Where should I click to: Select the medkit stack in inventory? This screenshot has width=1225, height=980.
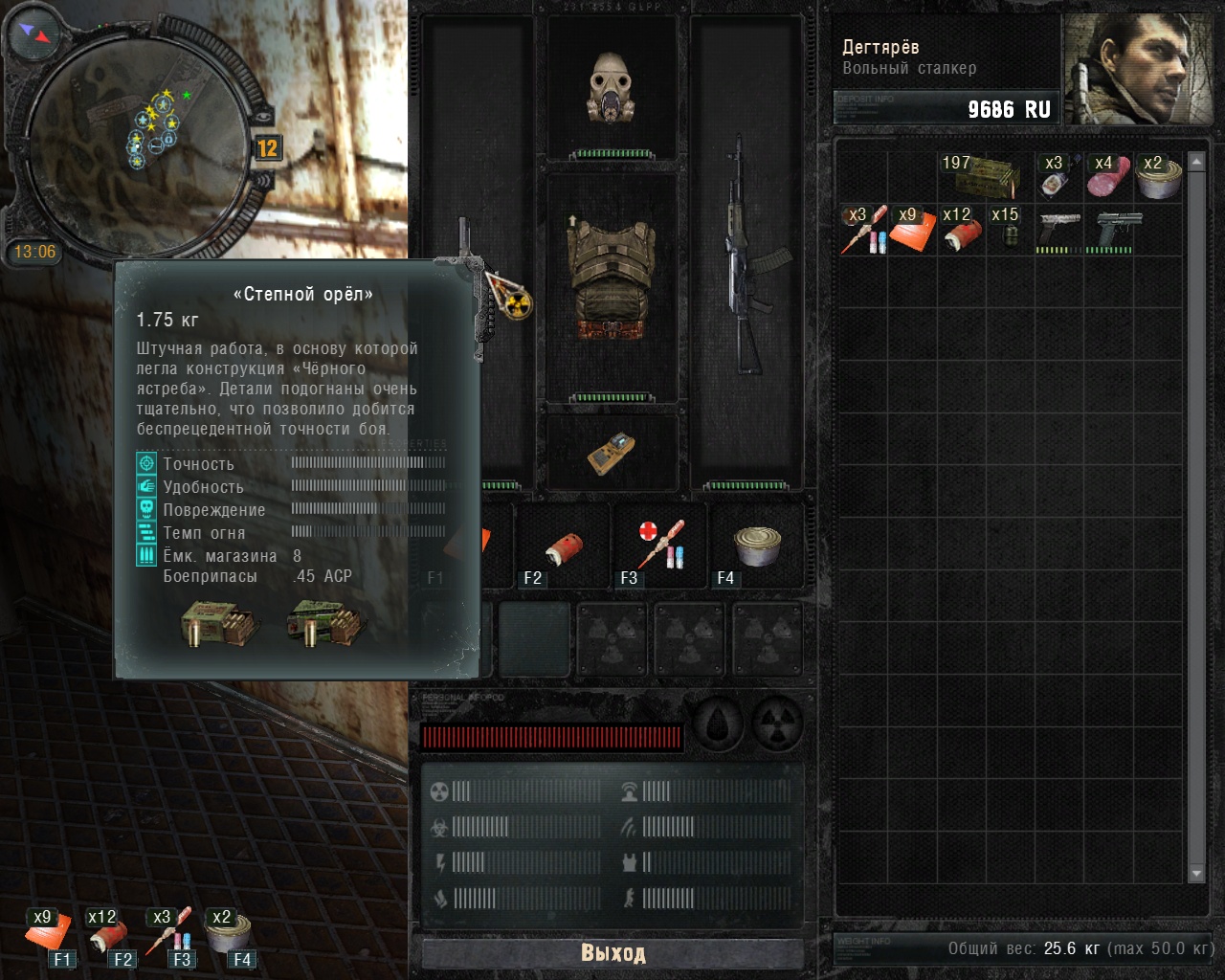863,230
